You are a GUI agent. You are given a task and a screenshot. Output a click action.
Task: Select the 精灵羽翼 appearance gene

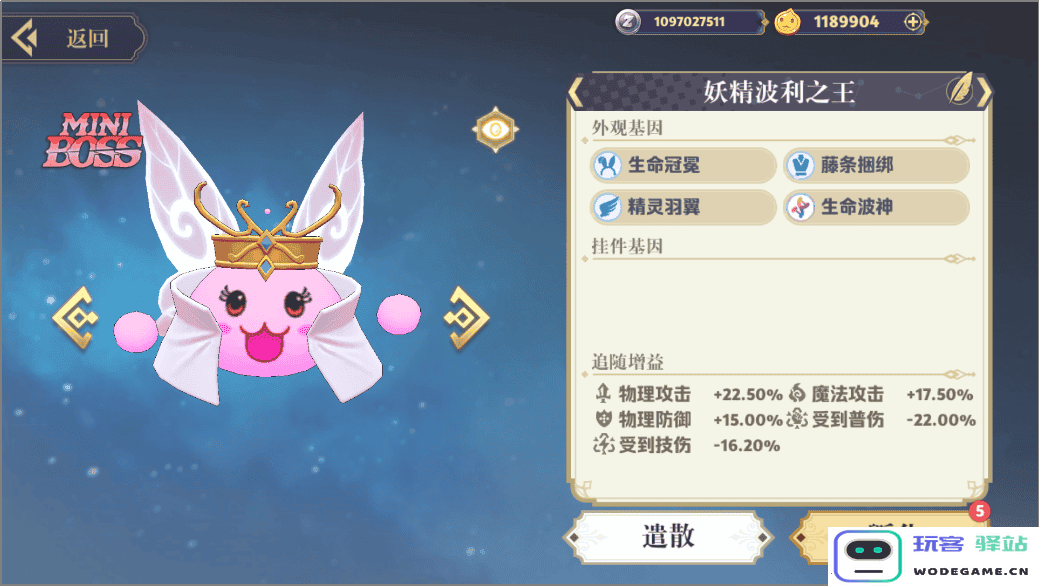point(683,207)
